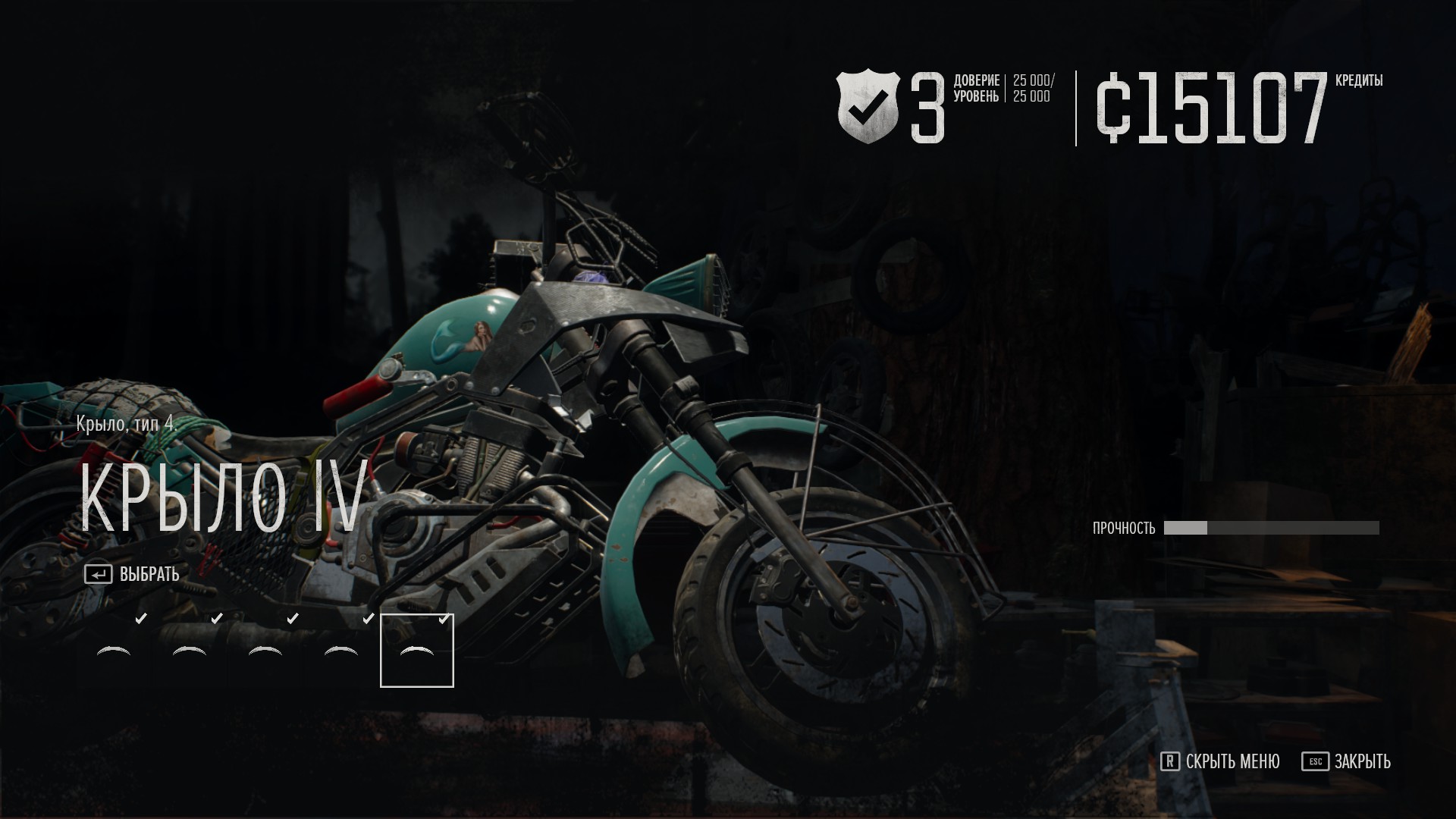Confirm the fender with ВЫБРАТЬ

(x=133, y=575)
